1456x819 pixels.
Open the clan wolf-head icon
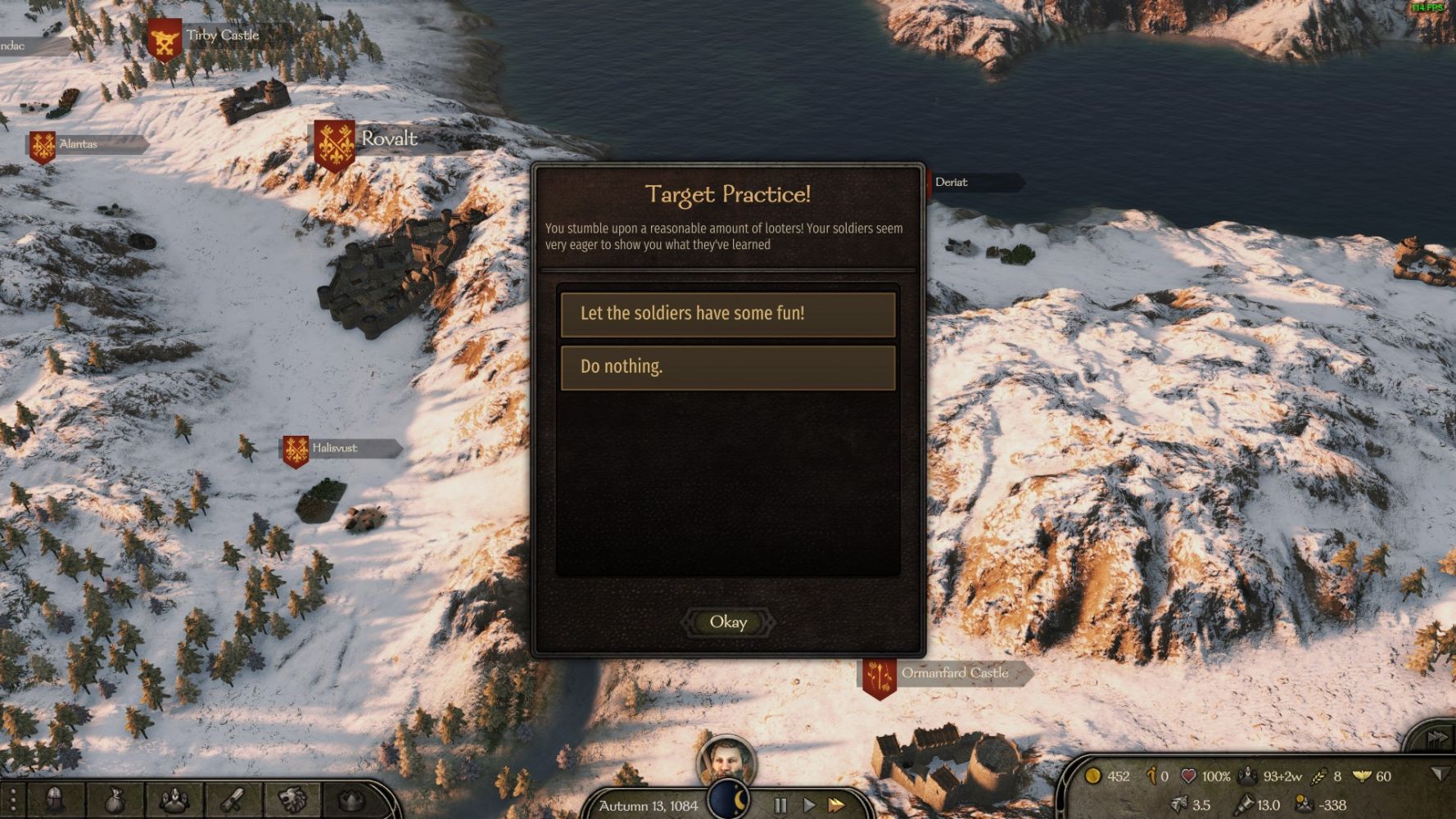pyautogui.click(x=292, y=799)
